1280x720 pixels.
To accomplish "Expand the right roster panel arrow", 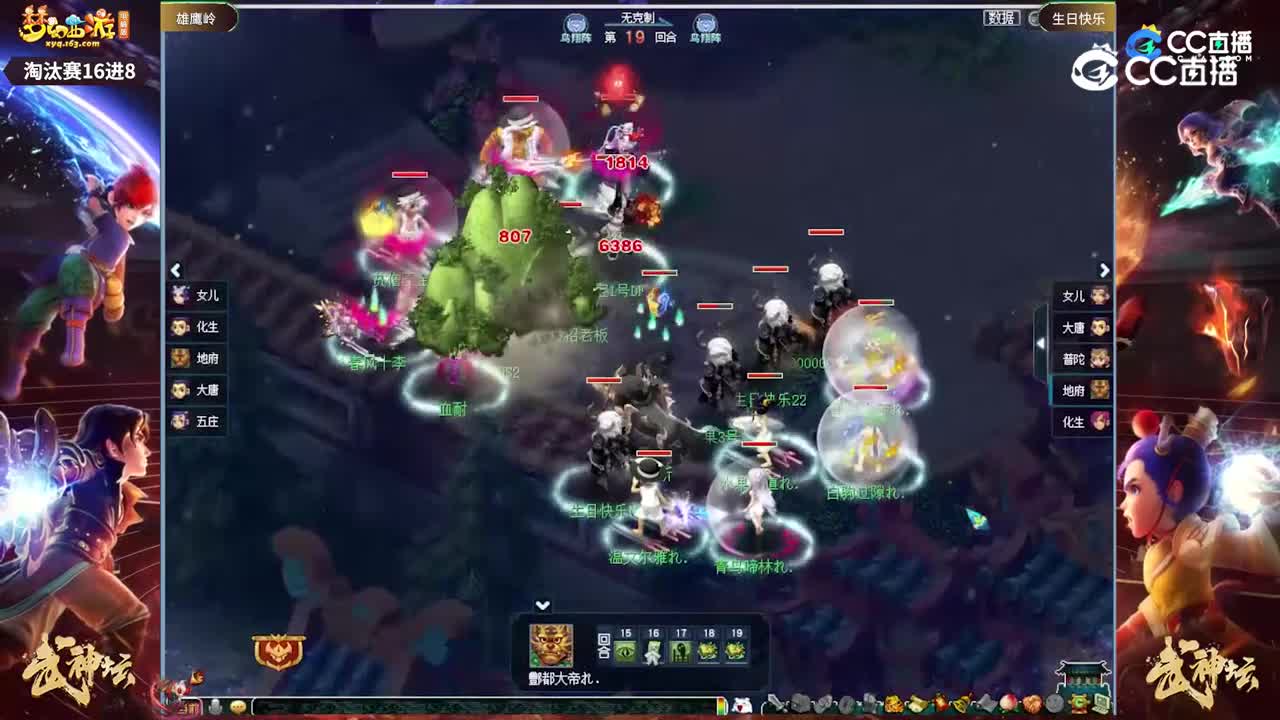I will coord(1104,271).
